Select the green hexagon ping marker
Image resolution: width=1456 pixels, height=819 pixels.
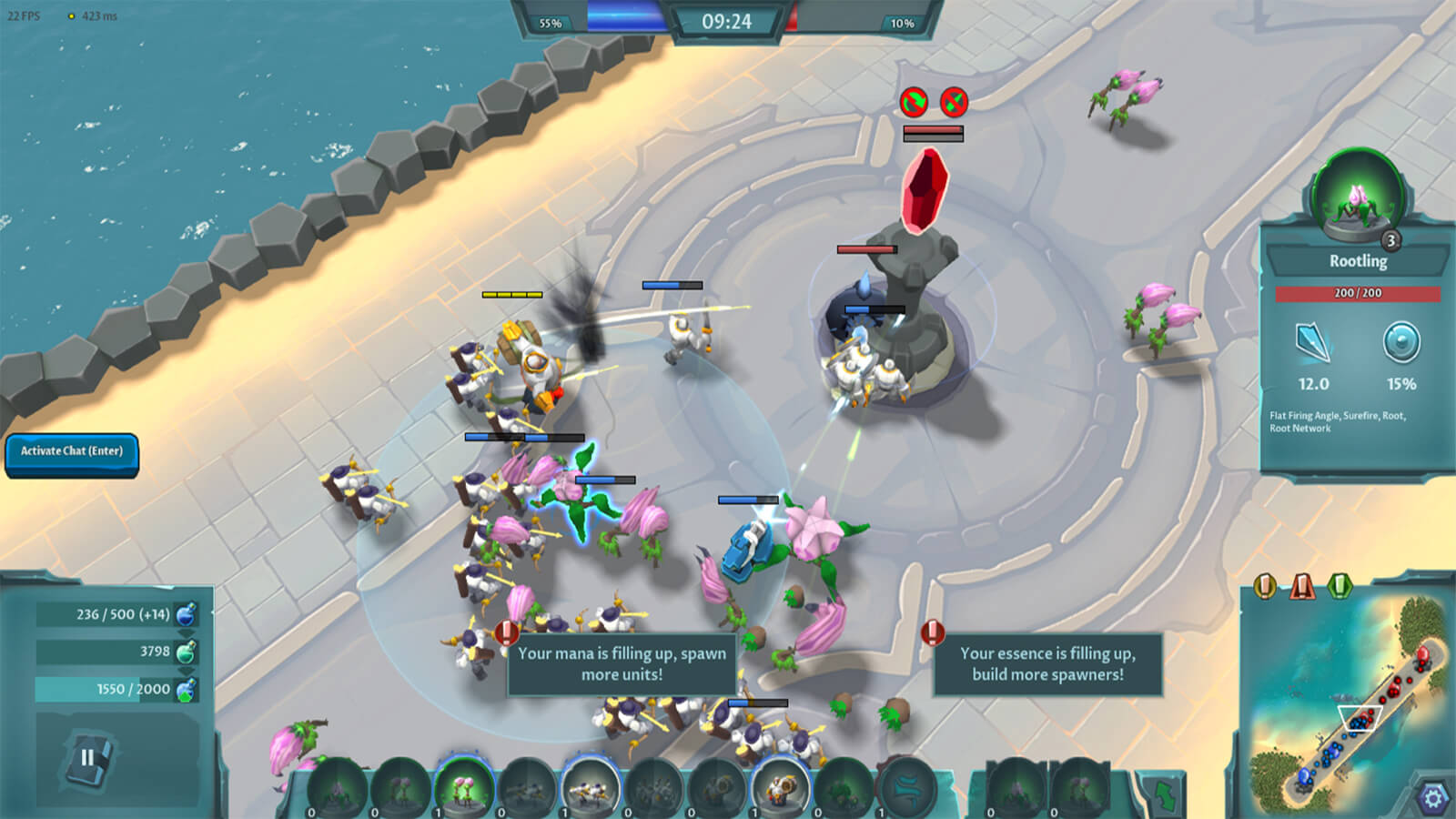[x=1340, y=585]
